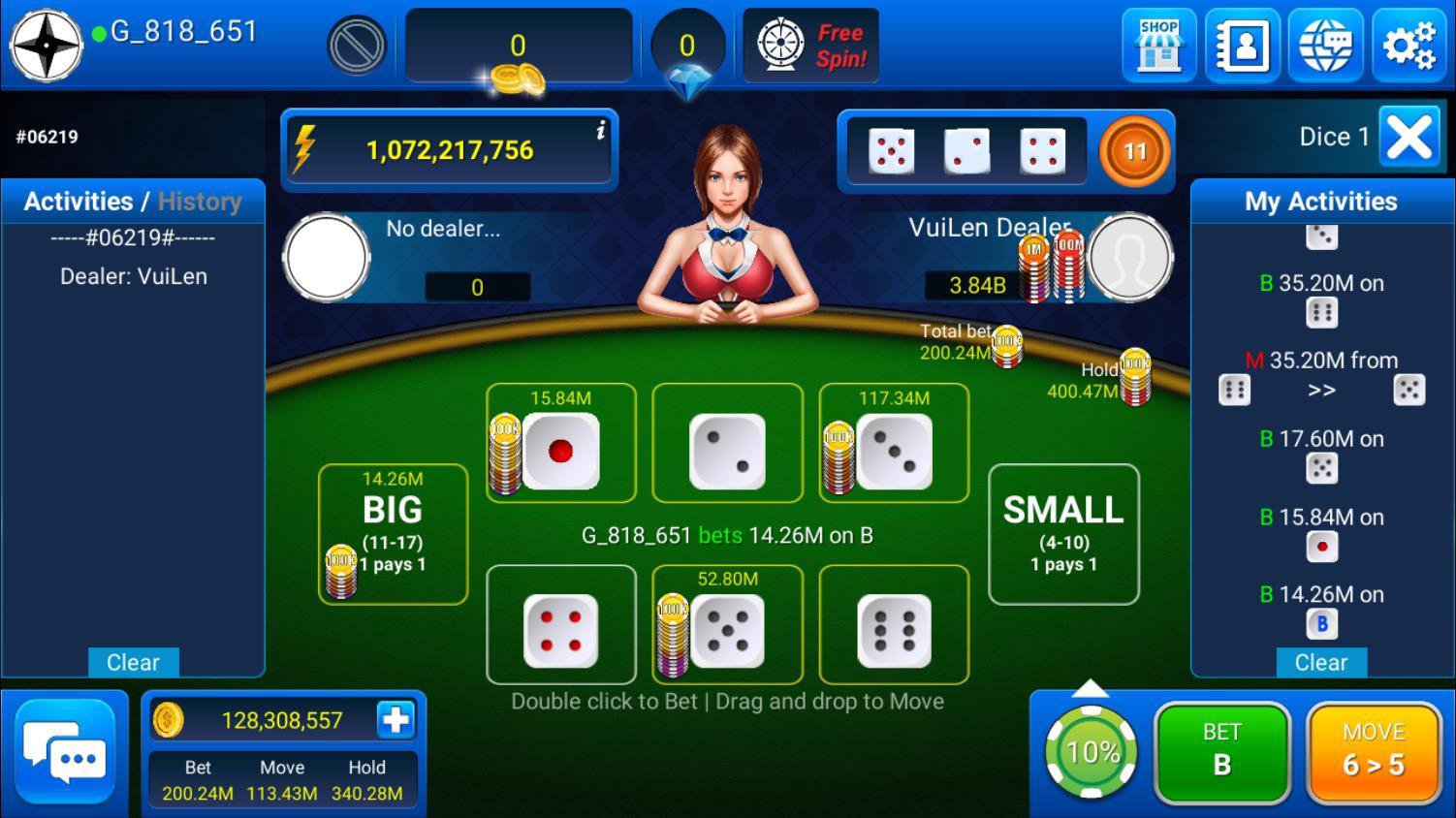1456x818 pixels.
Task: Clear the My Activities list
Action: (1320, 663)
